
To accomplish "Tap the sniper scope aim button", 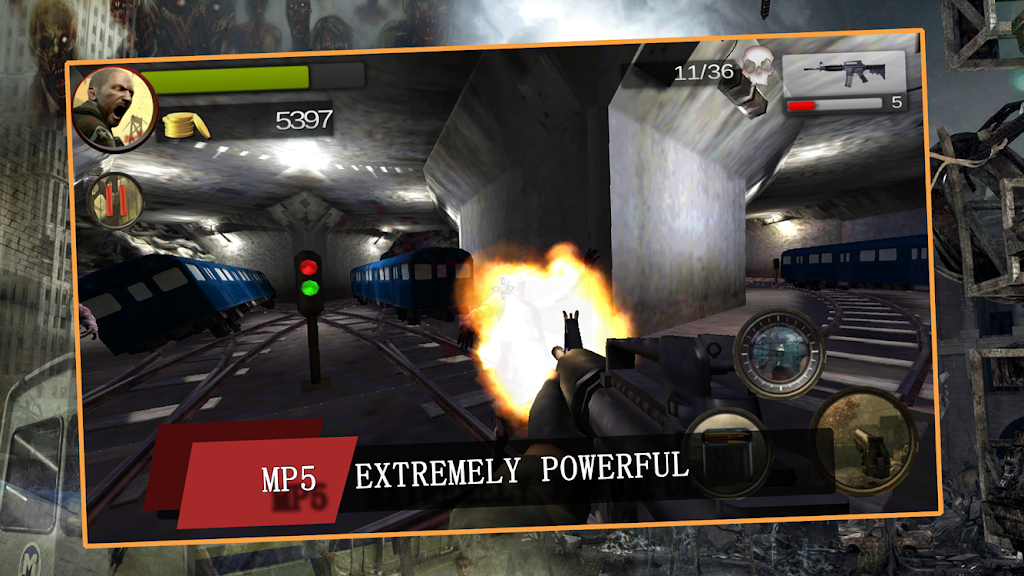I will tap(779, 351).
